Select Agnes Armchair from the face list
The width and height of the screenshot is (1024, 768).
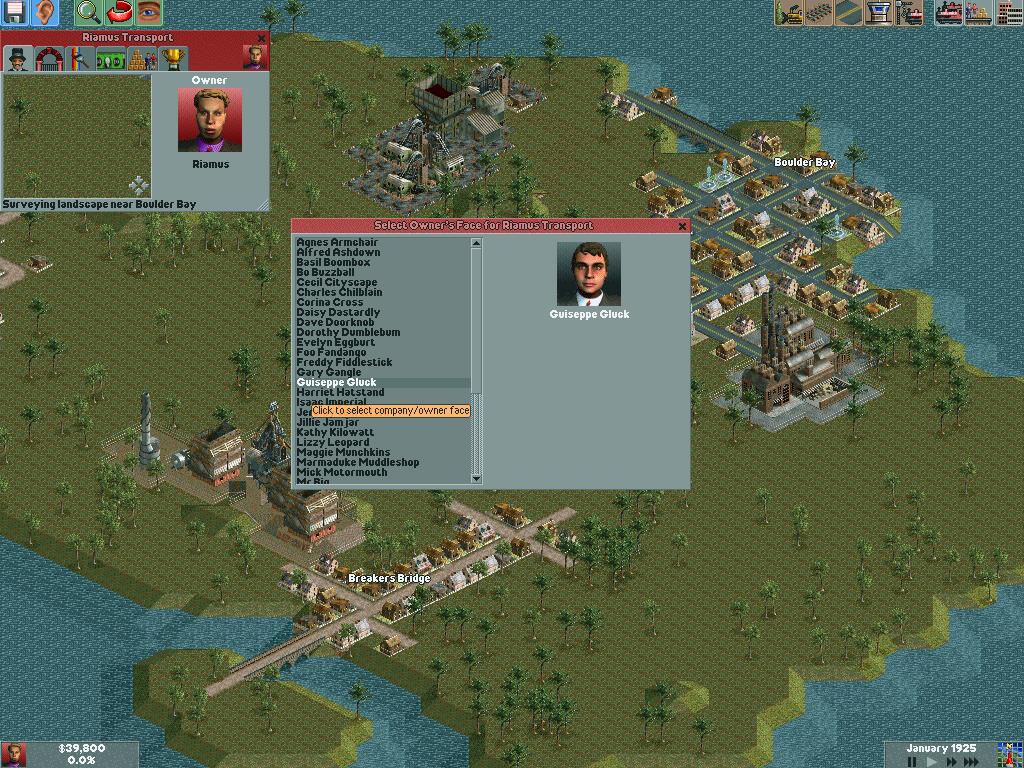click(x=337, y=243)
